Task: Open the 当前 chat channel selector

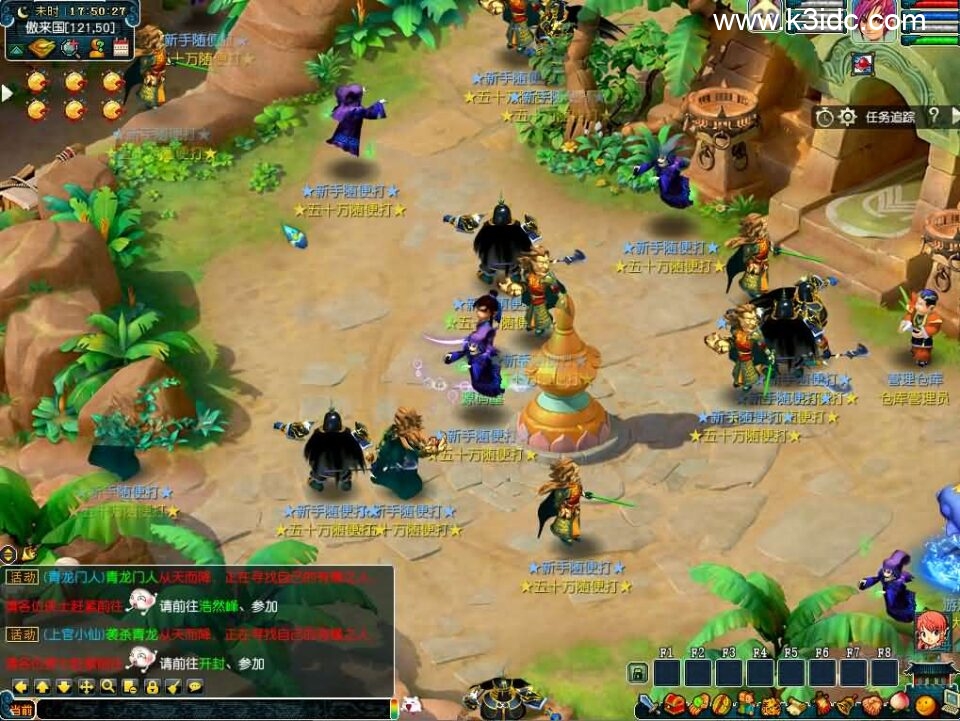Action: point(20,709)
